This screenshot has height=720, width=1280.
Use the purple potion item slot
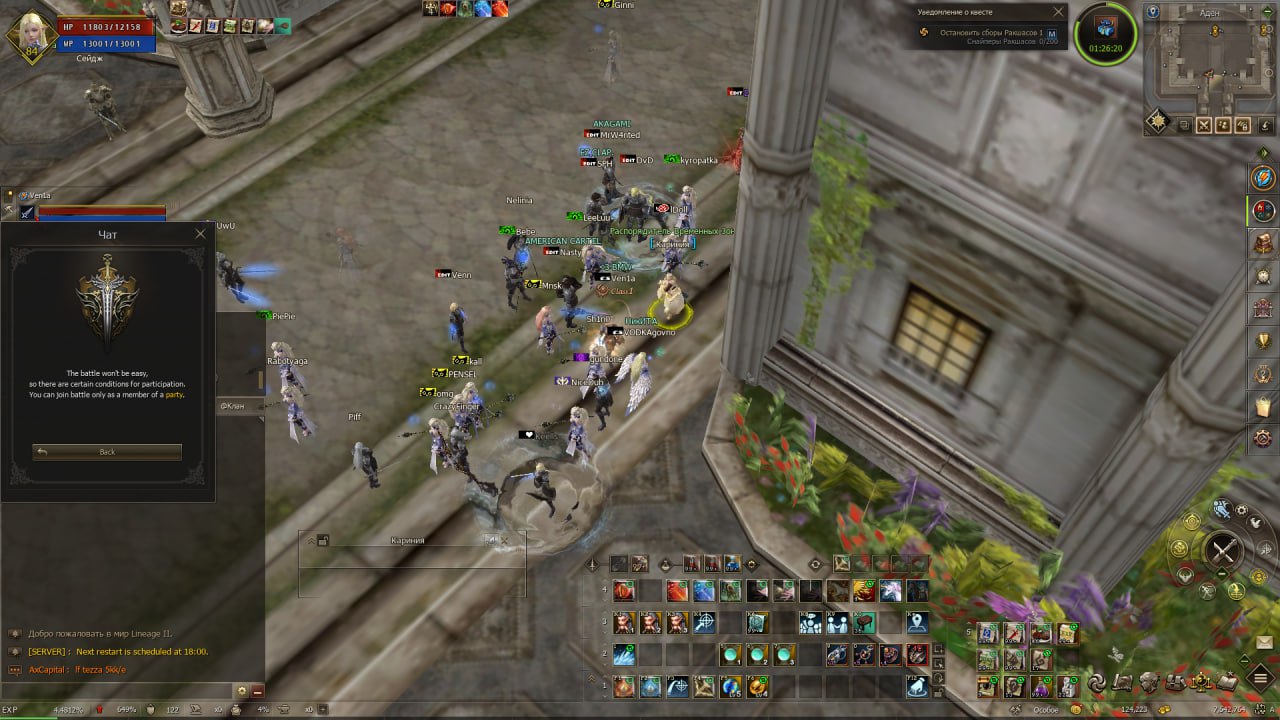[x=1041, y=687]
